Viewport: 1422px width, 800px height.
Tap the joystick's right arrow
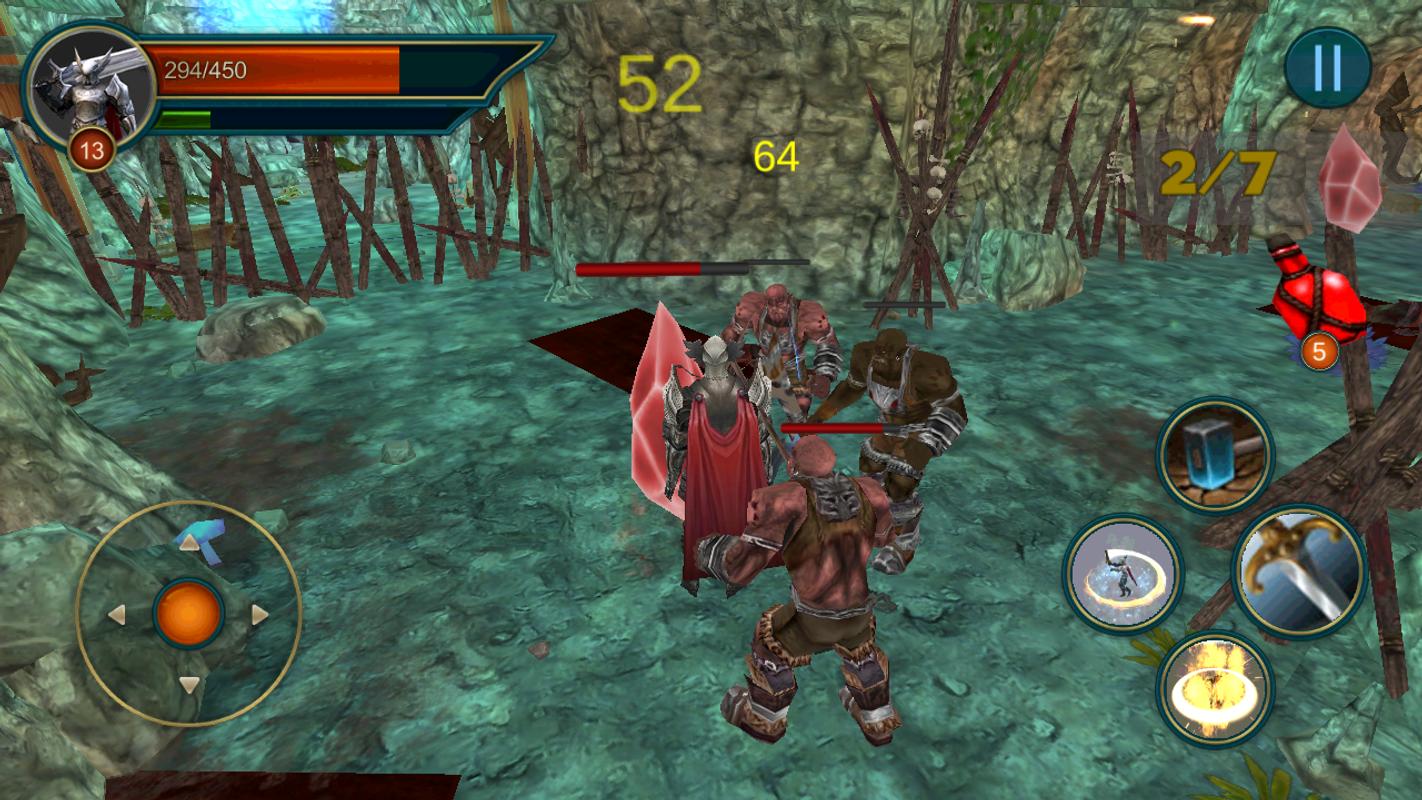(x=260, y=614)
